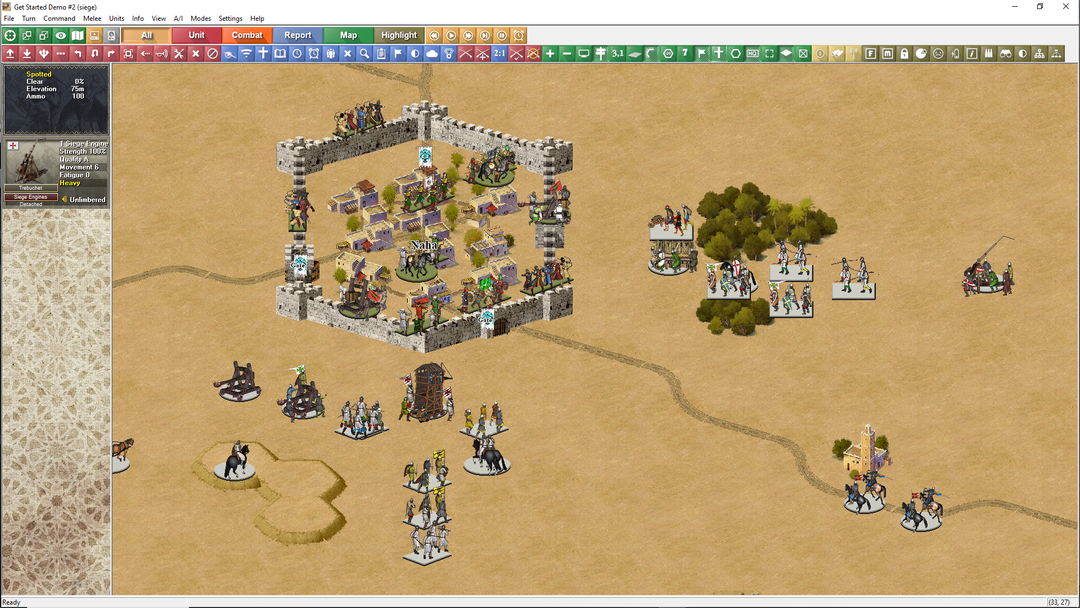
Task: Show the Report toolbar tab
Action: pyautogui.click(x=298, y=35)
